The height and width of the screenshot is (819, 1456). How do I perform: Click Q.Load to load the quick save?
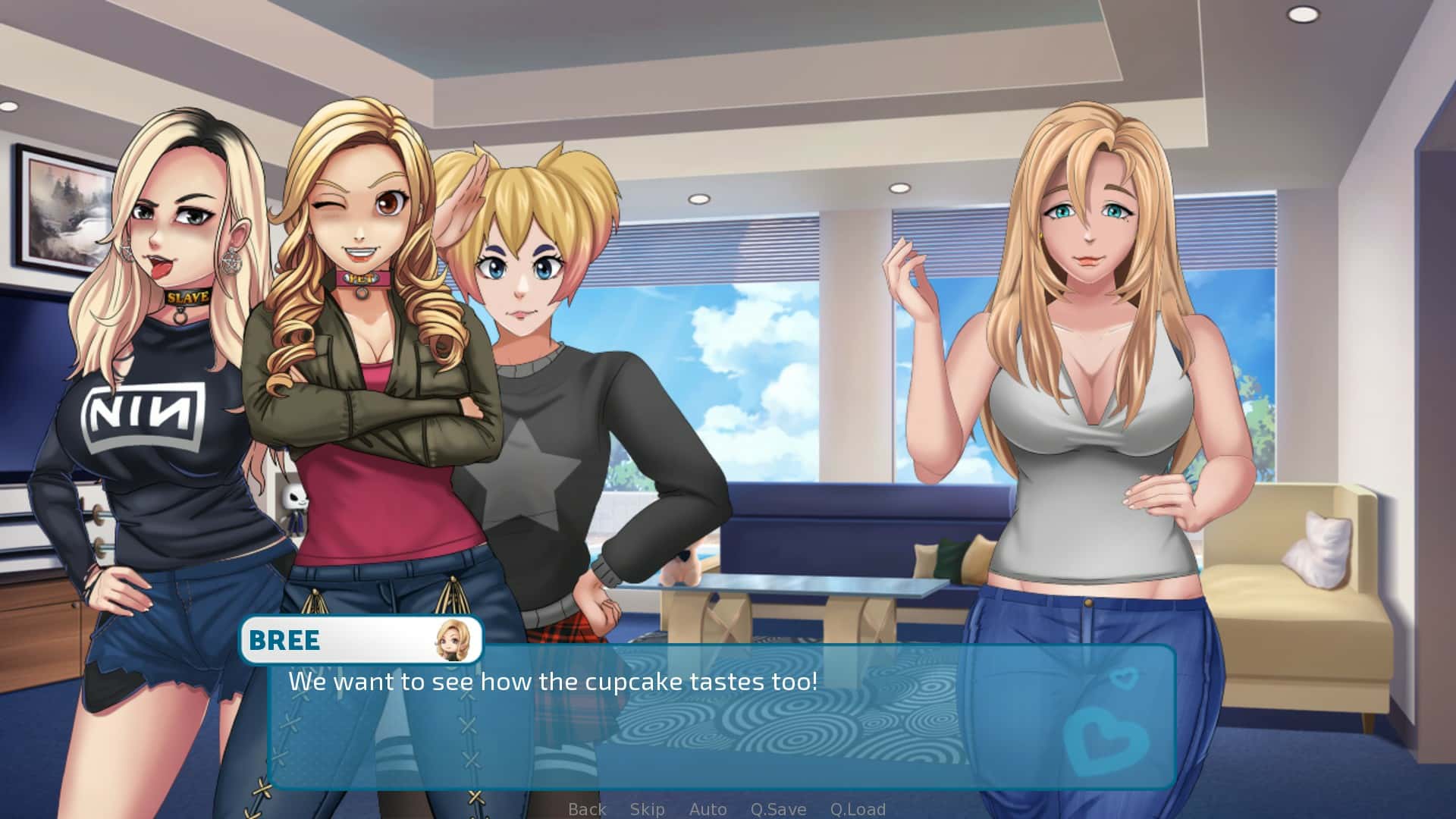click(858, 809)
